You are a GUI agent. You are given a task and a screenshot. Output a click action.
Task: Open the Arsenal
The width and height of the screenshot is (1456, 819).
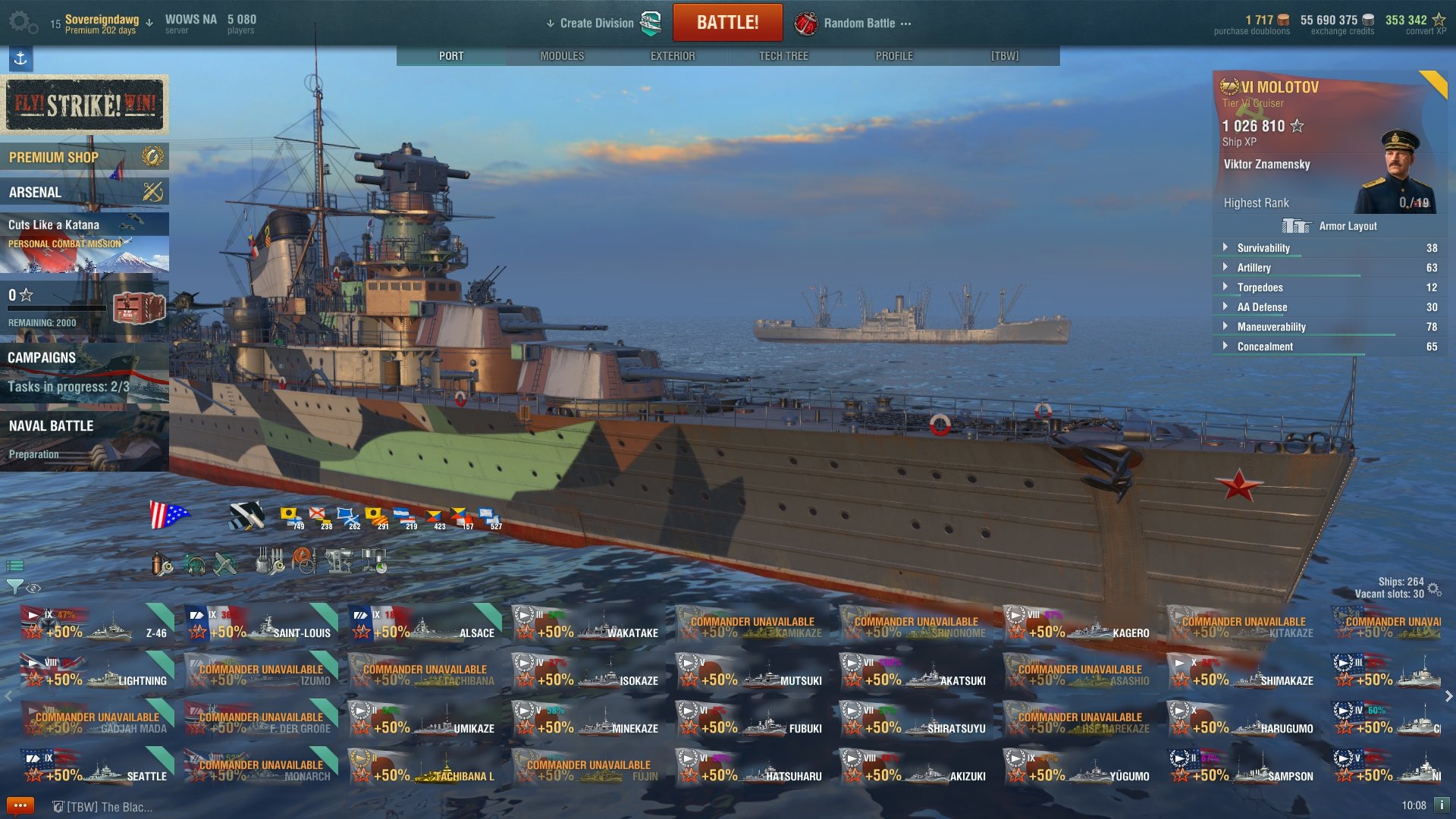point(84,193)
